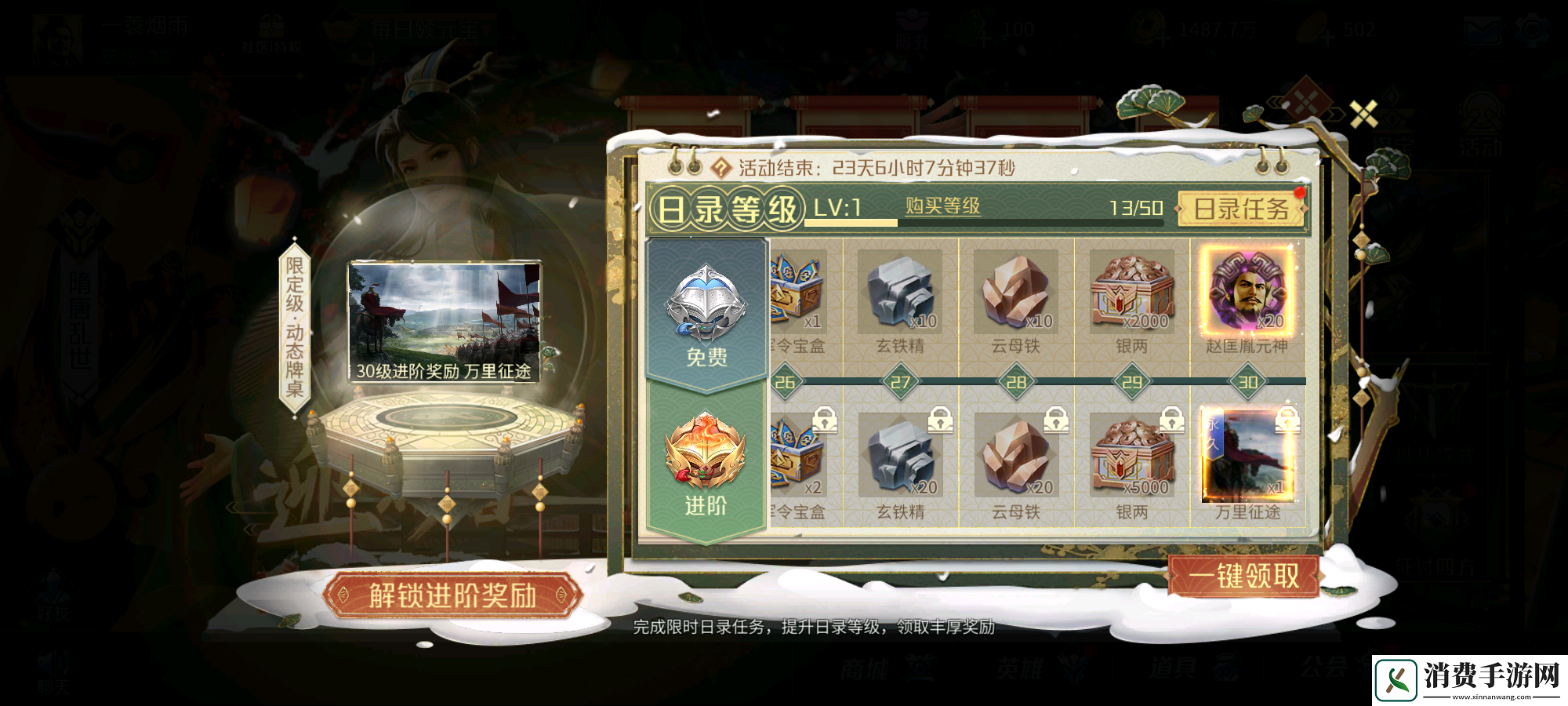Open the settings gear in the top corner
The width and height of the screenshot is (1568, 706).
pyautogui.click(x=1532, y=30)
